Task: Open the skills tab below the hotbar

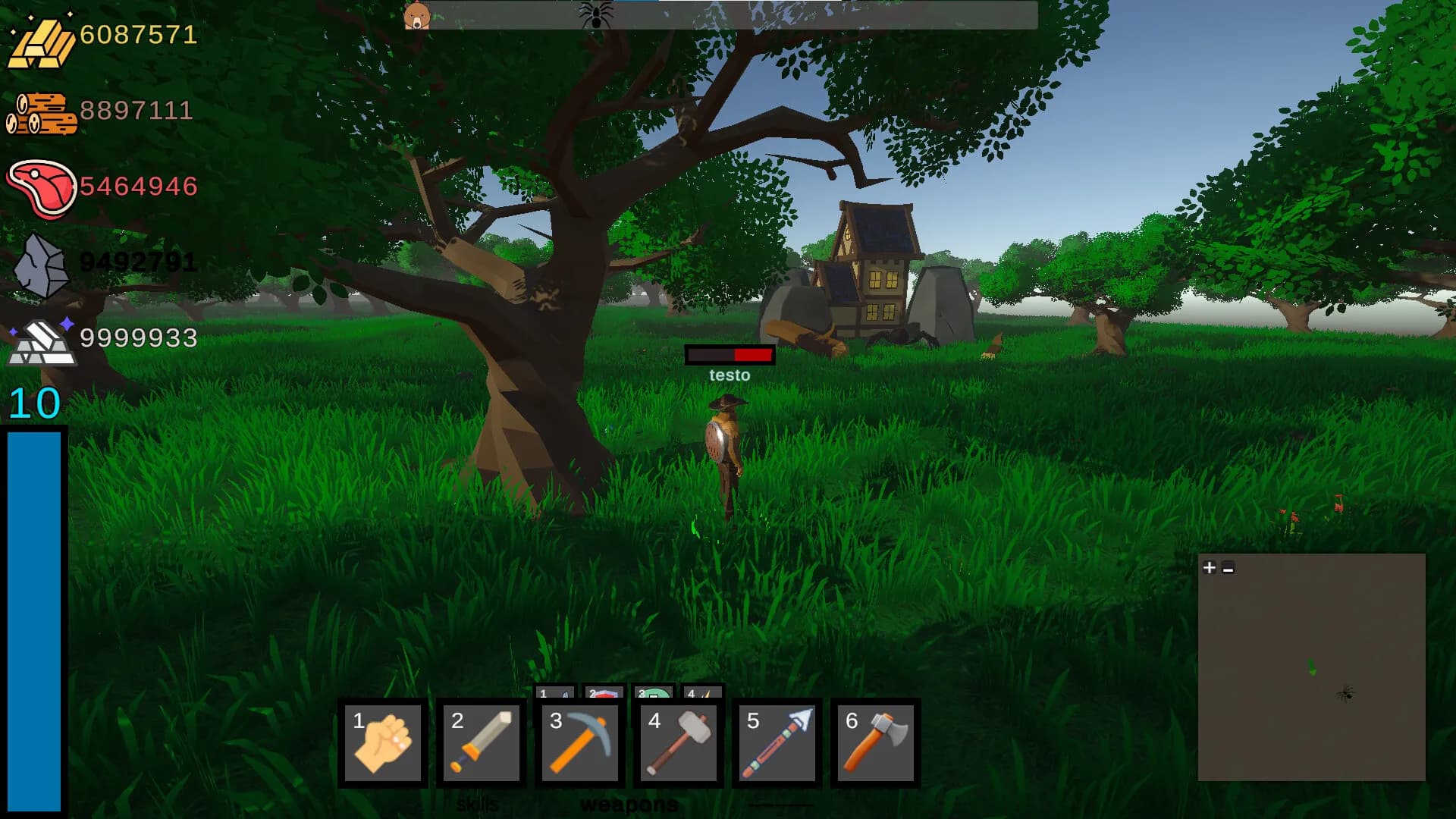Action: (479, 804)
